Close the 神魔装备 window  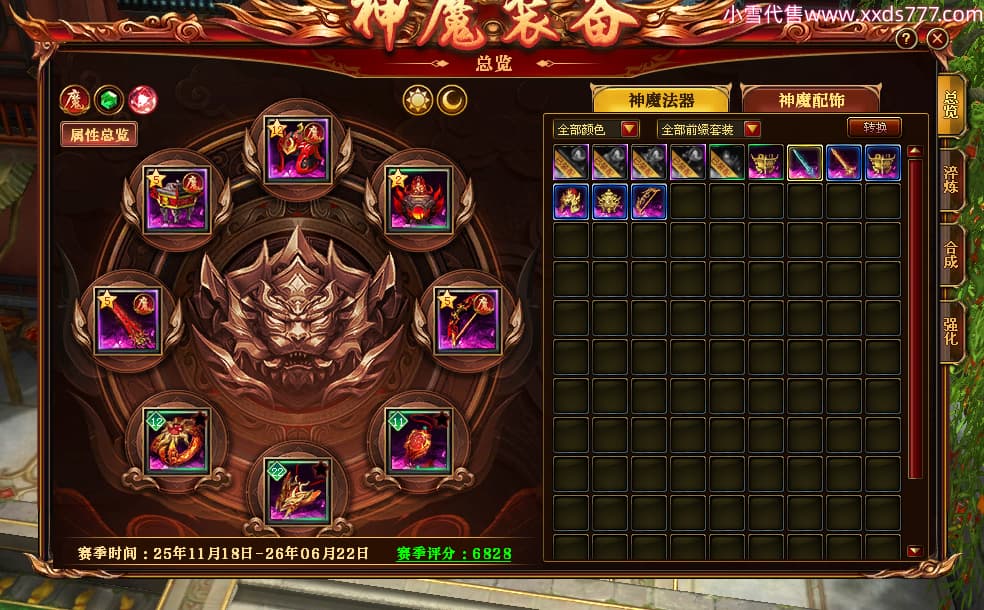tap(937, 39)
